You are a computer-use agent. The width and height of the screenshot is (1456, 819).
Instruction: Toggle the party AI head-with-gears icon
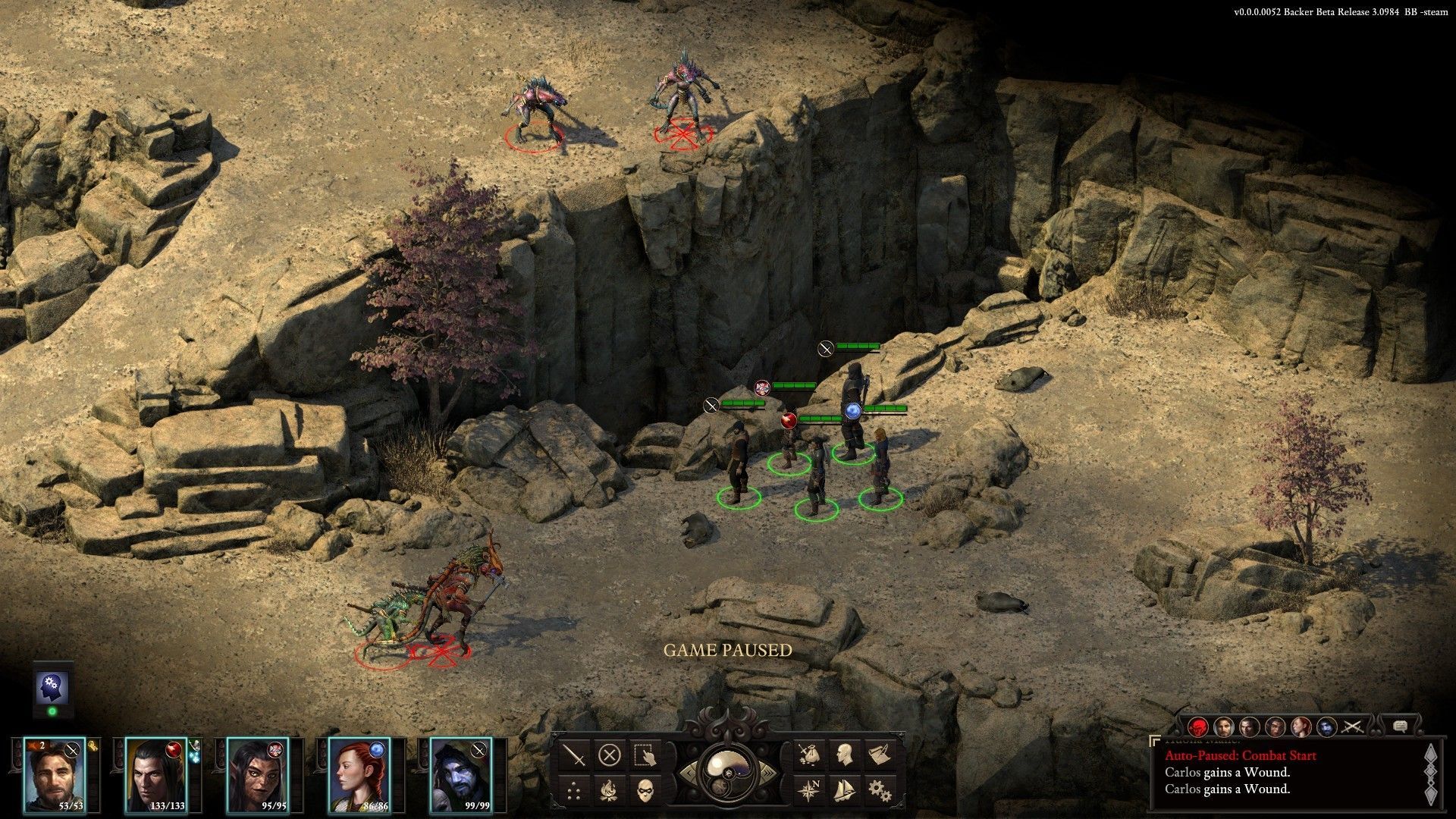[52, 688]
